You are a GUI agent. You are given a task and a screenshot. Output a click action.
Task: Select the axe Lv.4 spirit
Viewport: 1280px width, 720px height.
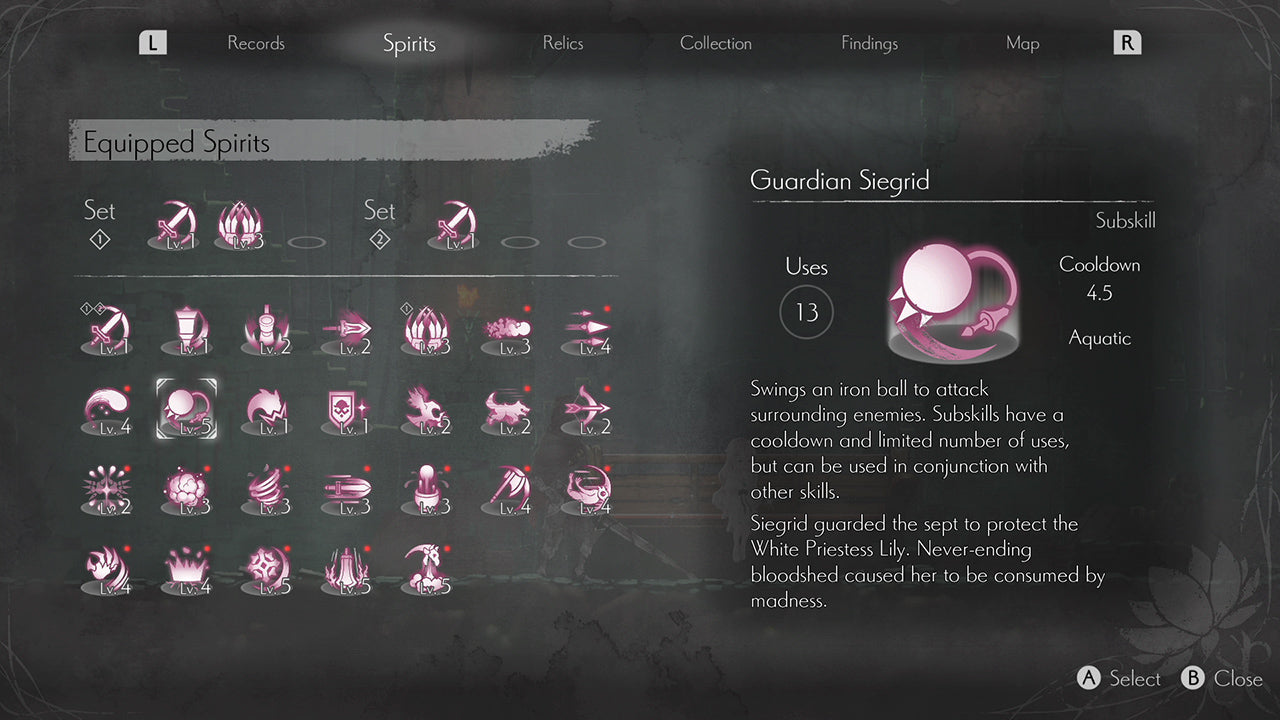507,488
